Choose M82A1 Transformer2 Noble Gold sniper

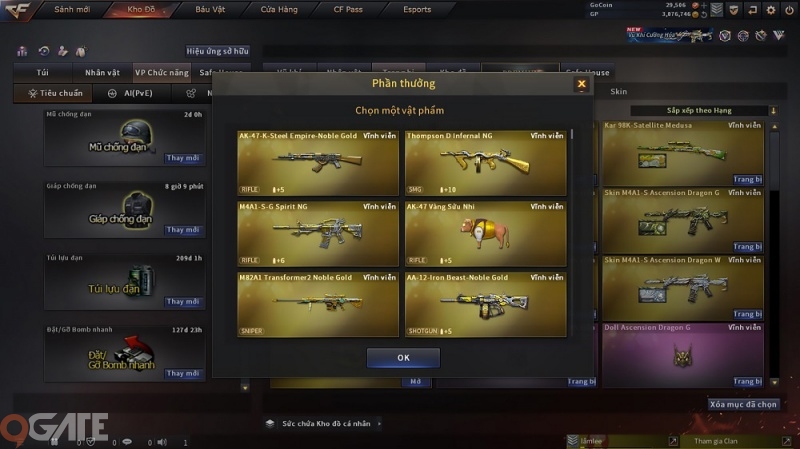(318, 304)
